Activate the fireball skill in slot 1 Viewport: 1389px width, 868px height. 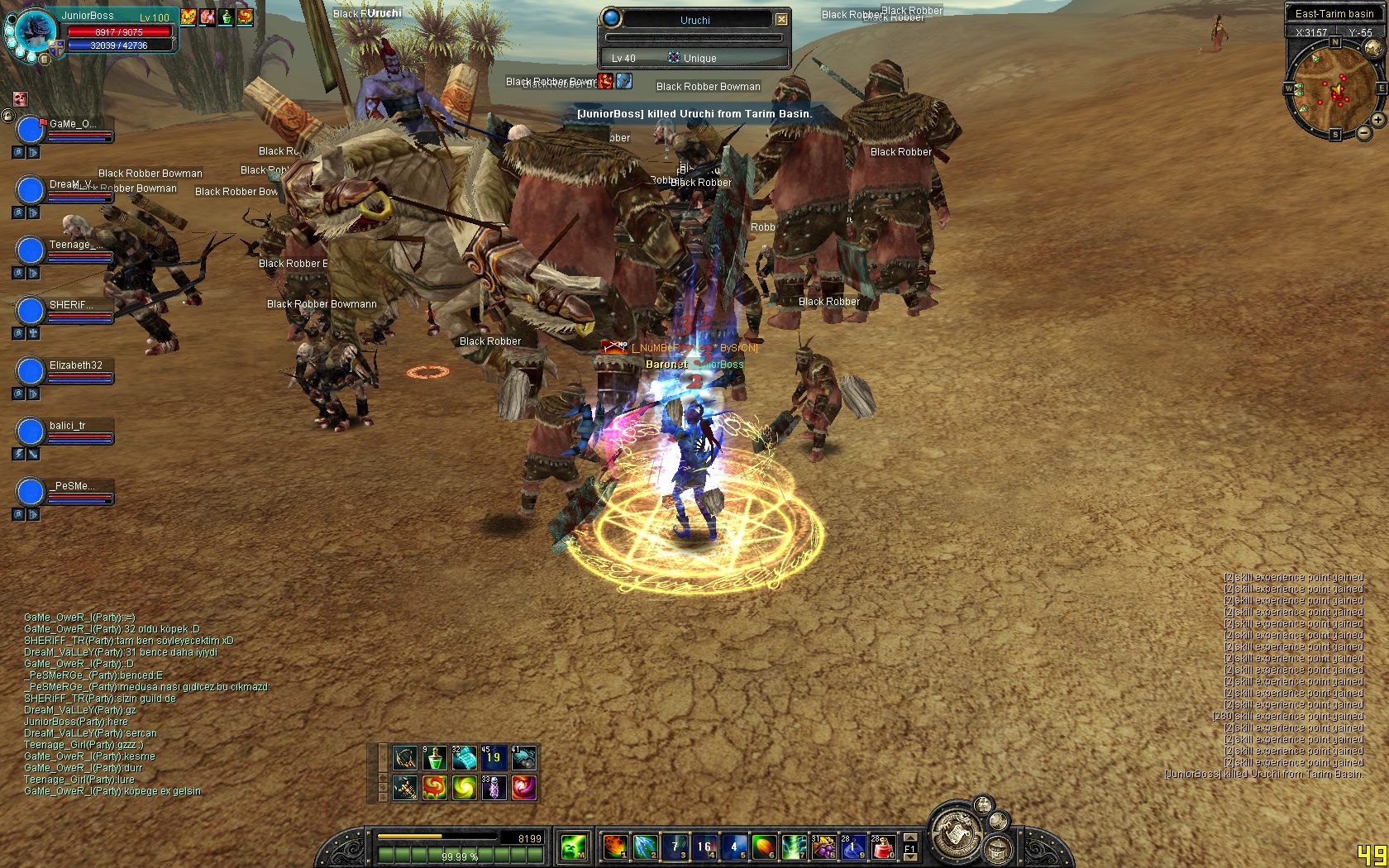(x=614, y=847)
